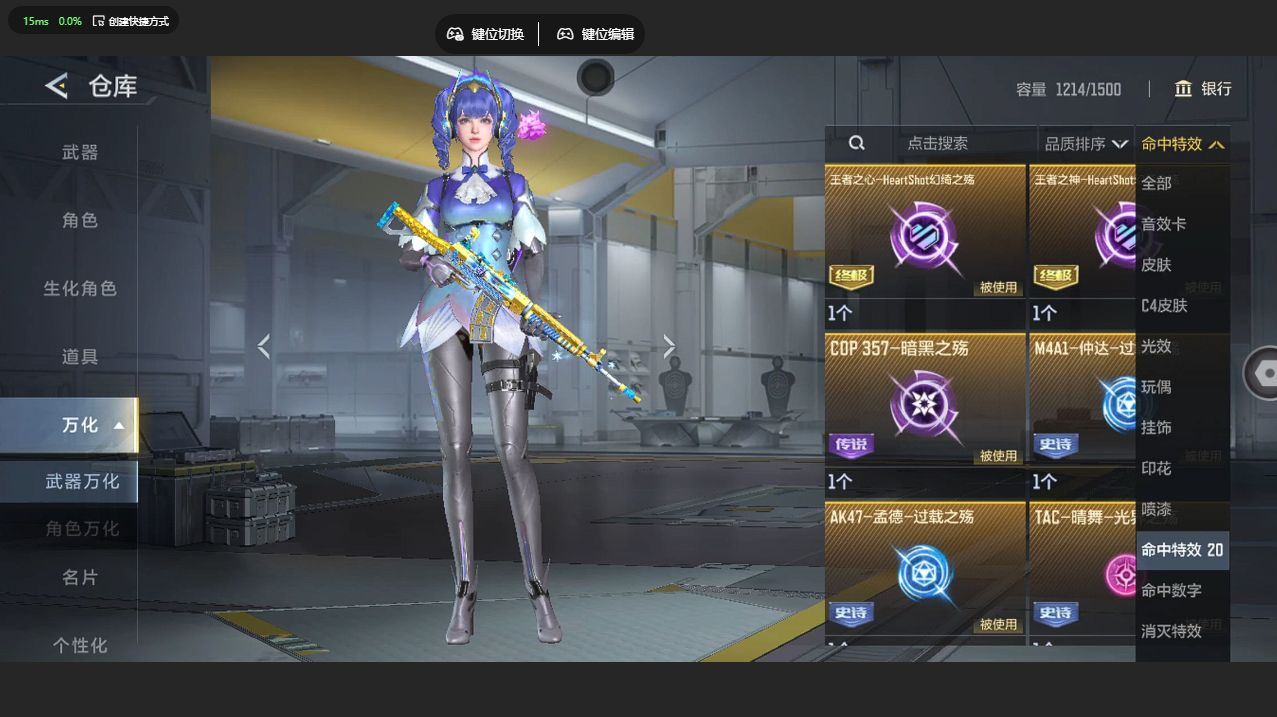Choose the 武器万化 sub-tab
Viewport: 1277px width, 717px height.
(x=82, y=481)
